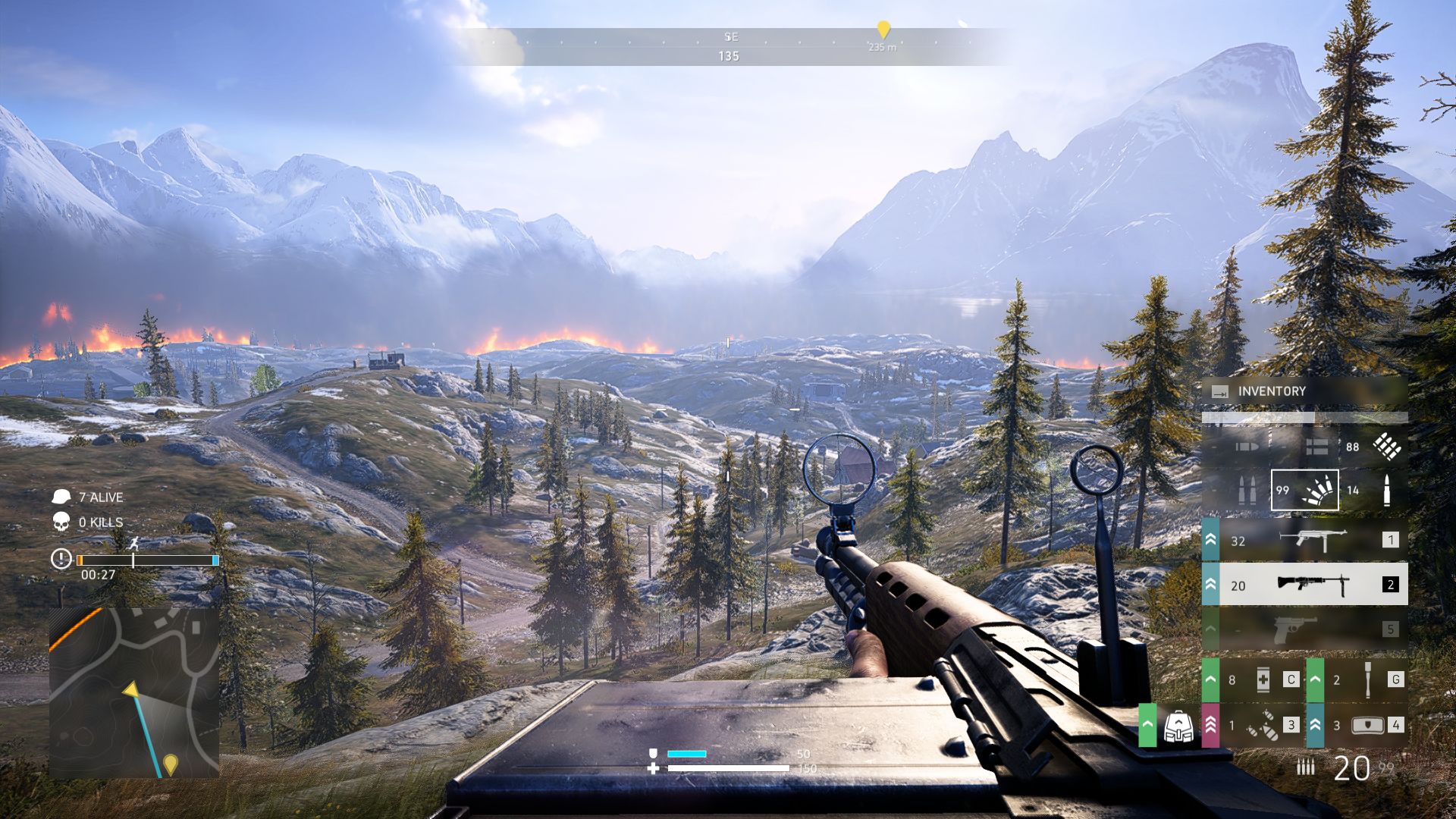The image size is (1456, 819).
Task: Use the medical bandage item slot
Action: [1262, 679]
